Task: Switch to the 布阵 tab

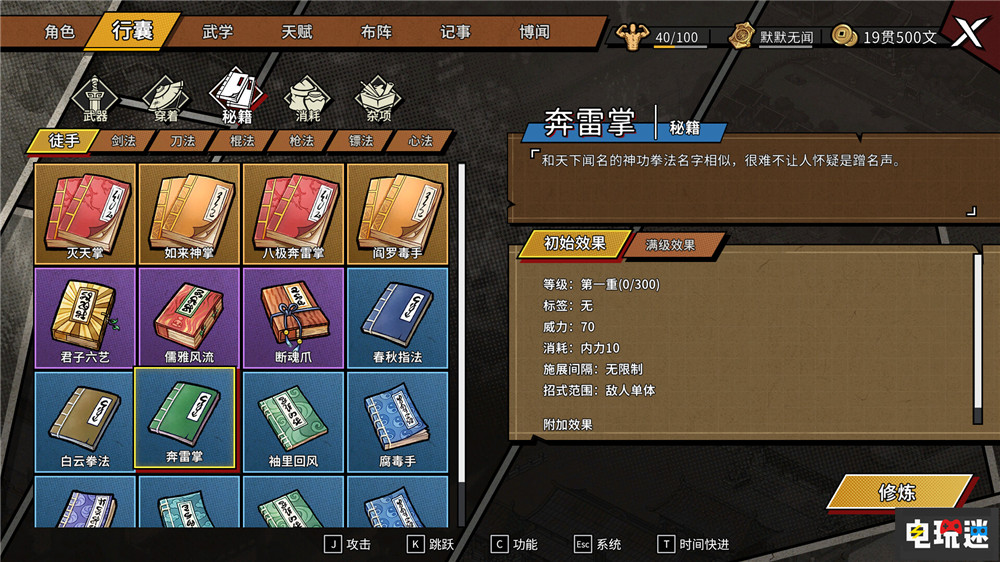Action: (376, 31)
